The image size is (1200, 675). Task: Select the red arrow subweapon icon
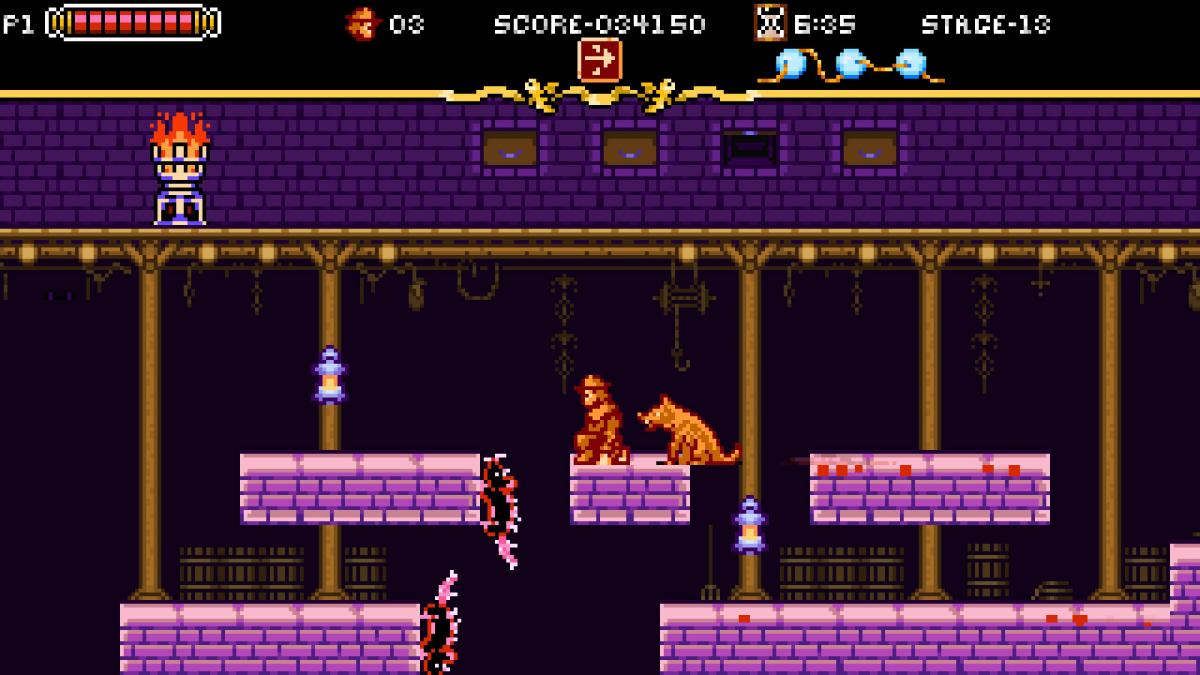click(x=599, y=59)
